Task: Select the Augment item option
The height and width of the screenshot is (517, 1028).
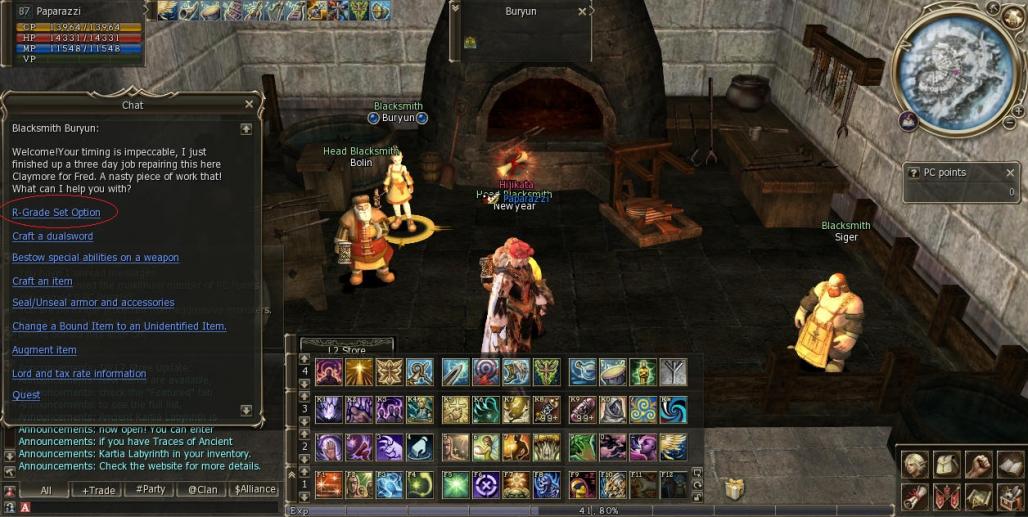Action: click(x=44, y=350)
